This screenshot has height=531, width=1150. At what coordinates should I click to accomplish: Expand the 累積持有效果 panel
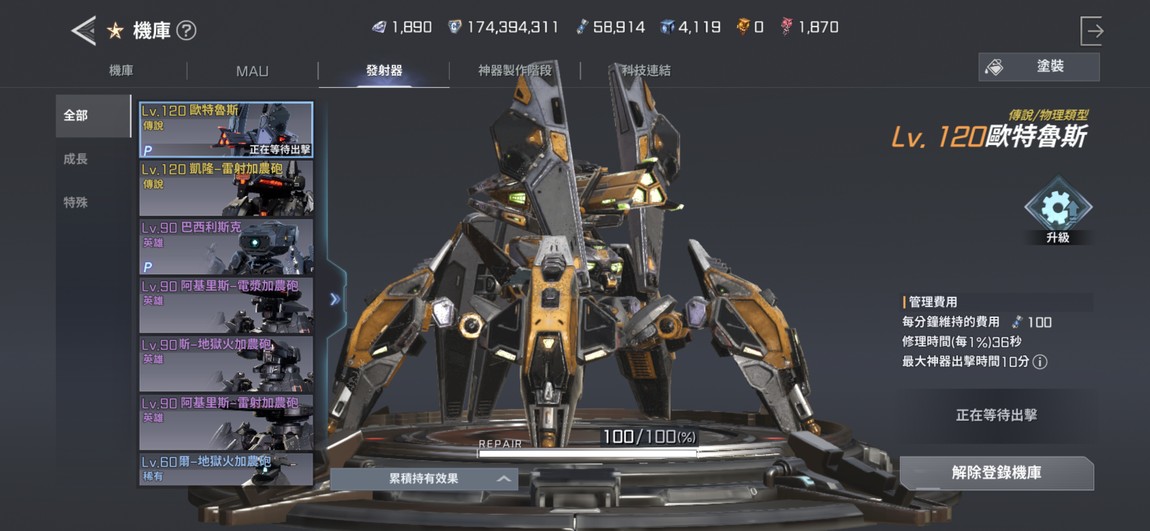tap(424, 479)
